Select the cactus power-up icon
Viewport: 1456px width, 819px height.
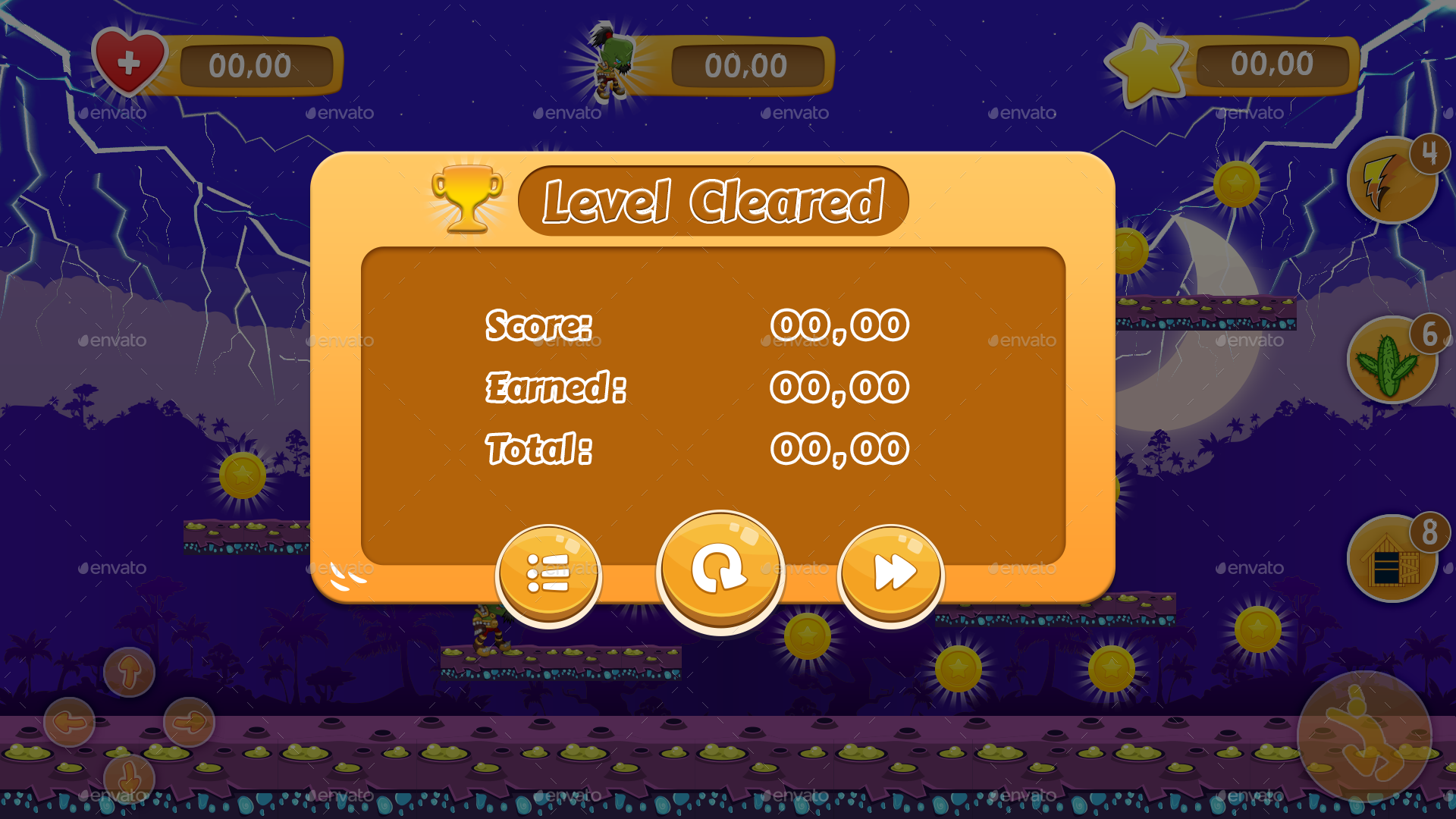pyautogui.click(x=1393, y=362)
